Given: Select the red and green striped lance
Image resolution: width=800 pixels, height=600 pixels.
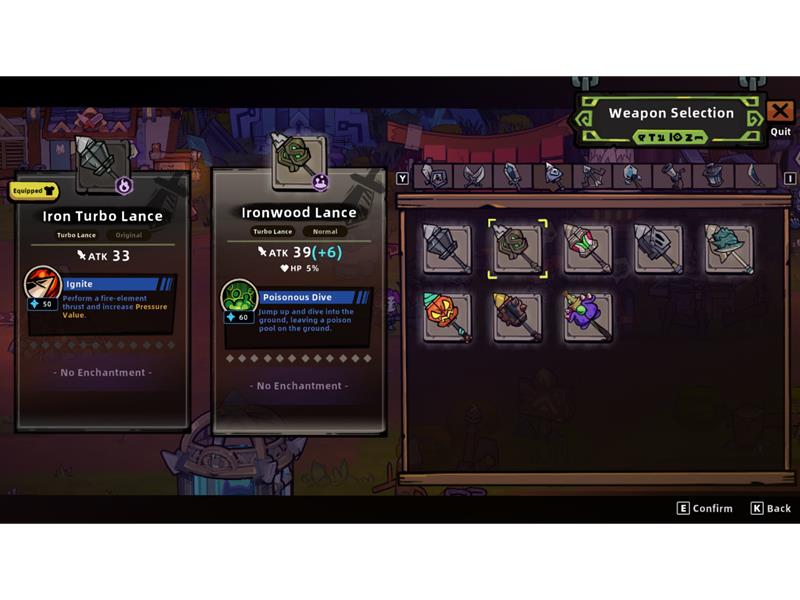Looking at the screenshot, I should pos(587,248).
